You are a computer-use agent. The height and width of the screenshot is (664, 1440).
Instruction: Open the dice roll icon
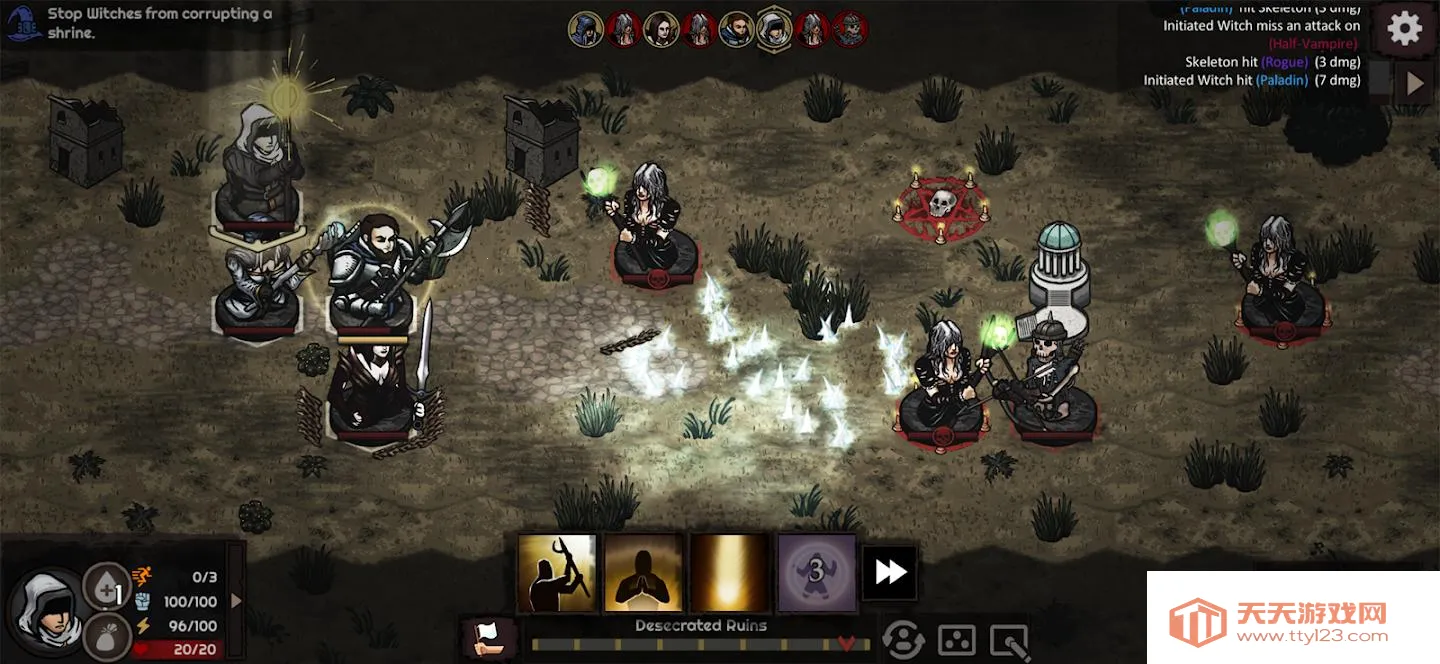[956, 640]
